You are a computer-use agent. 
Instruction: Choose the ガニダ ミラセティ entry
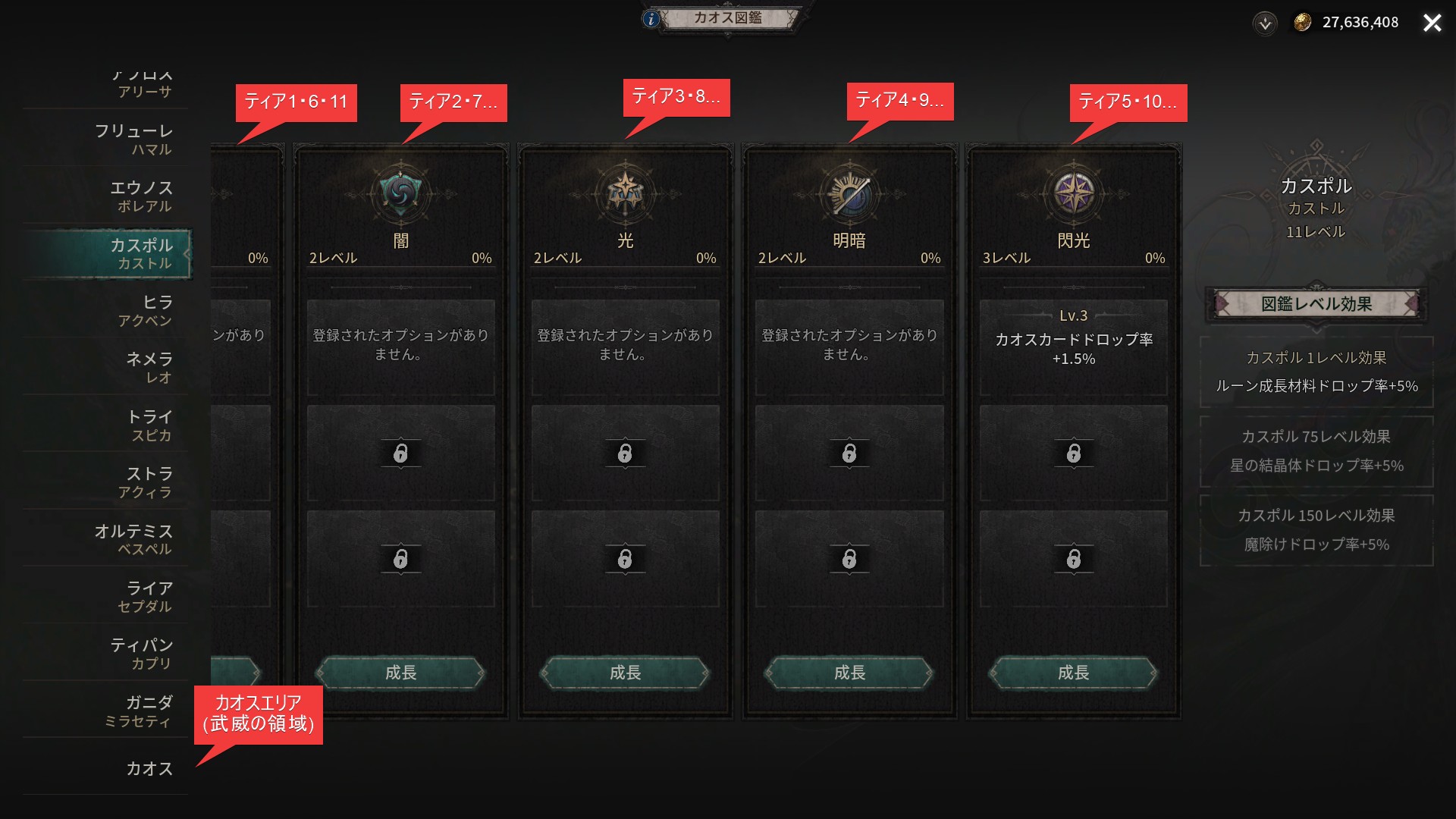[x=139, y=711]
